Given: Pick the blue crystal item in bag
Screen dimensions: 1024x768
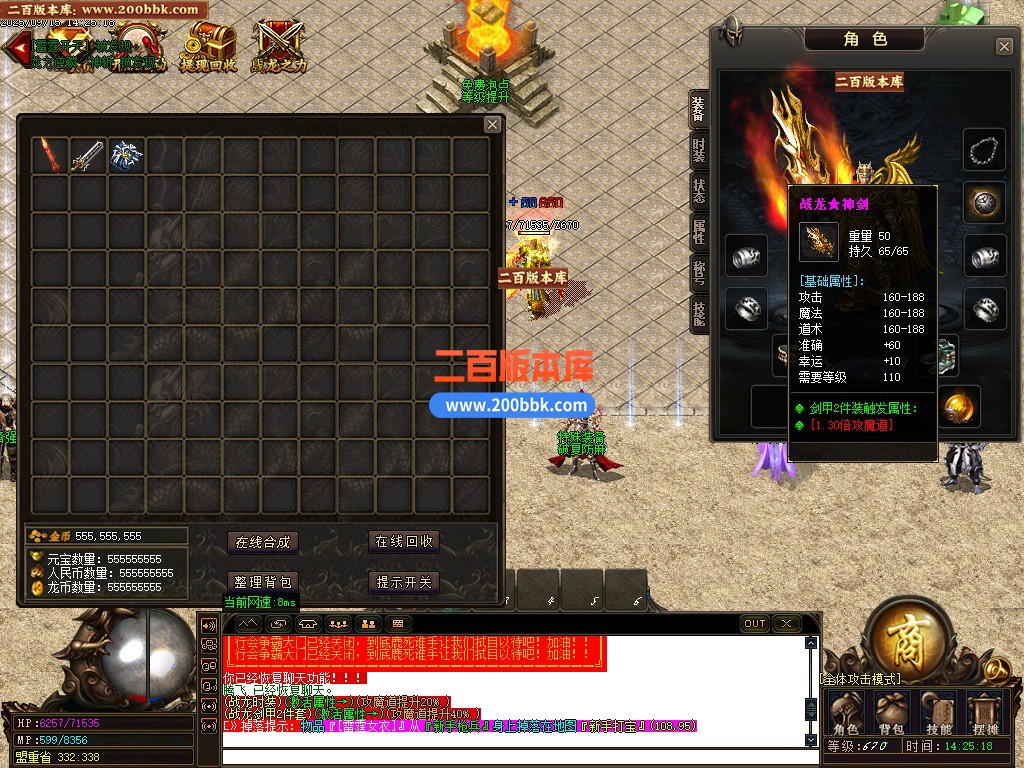Looking at the screenshot, I should pos(125,155).
